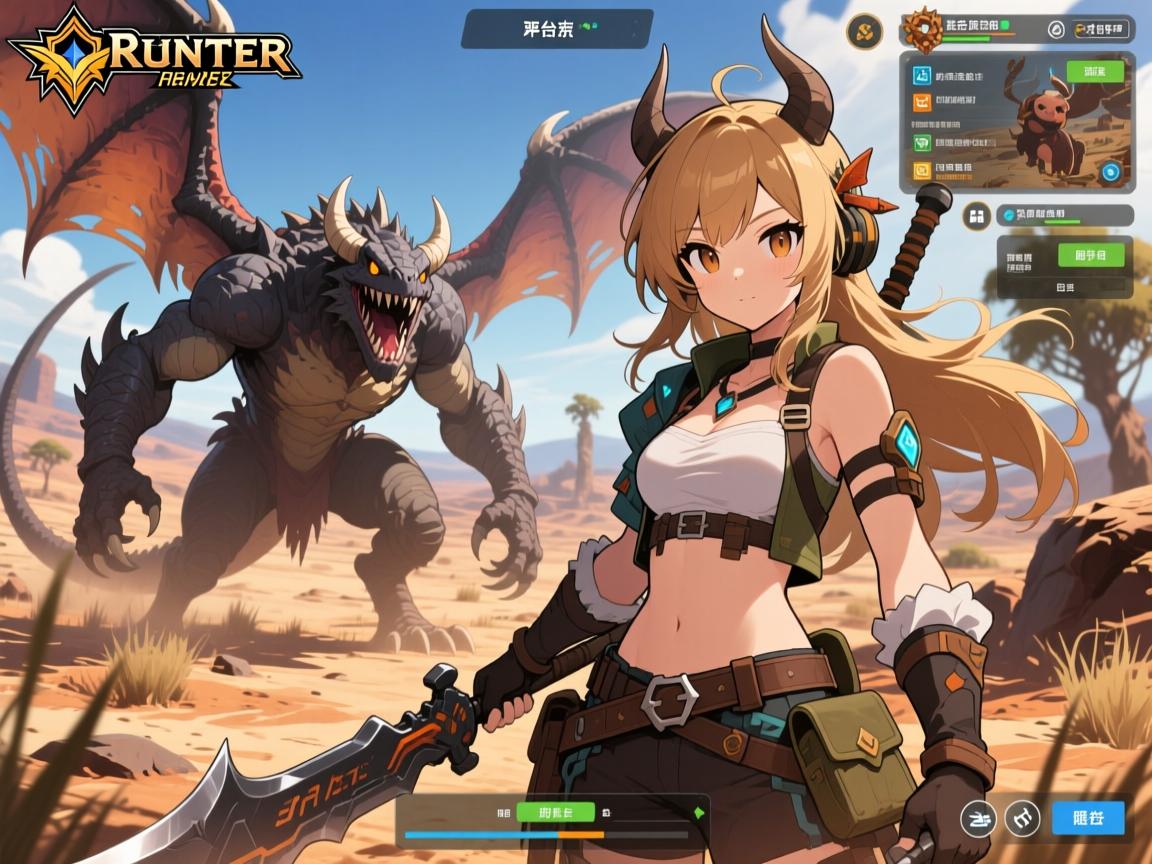Select the orange square icon row
Viewport: 1152px width, 864px height.
(x=921, y=101)
